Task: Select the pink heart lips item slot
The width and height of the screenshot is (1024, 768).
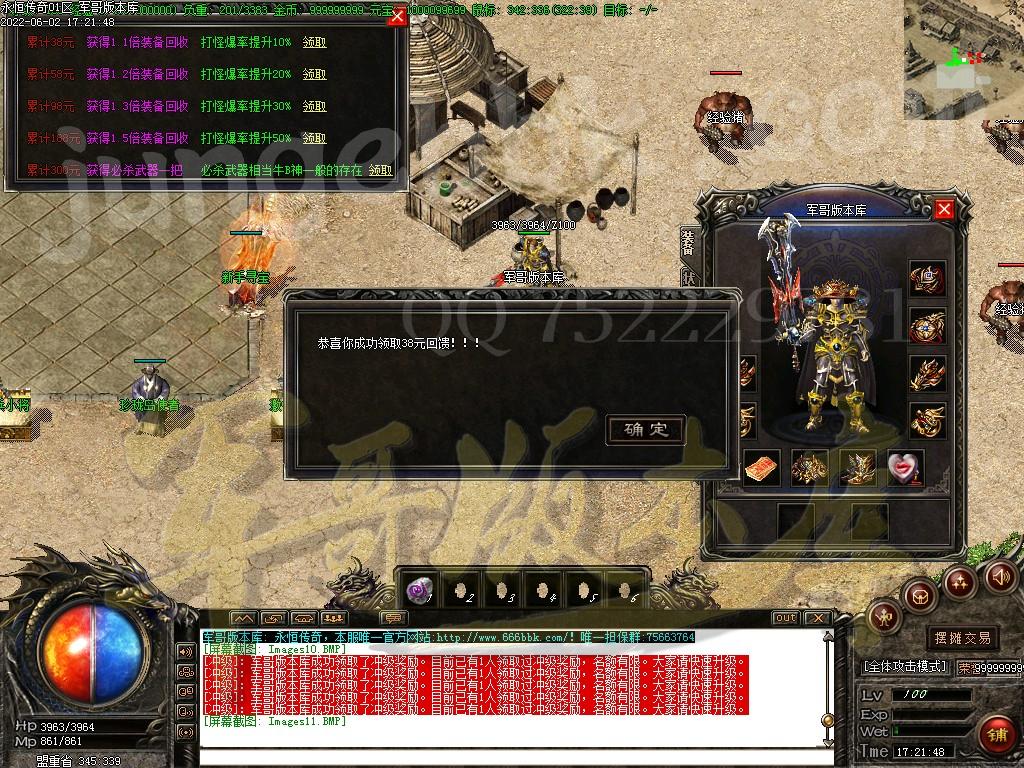Action: [x=905, y=467]
